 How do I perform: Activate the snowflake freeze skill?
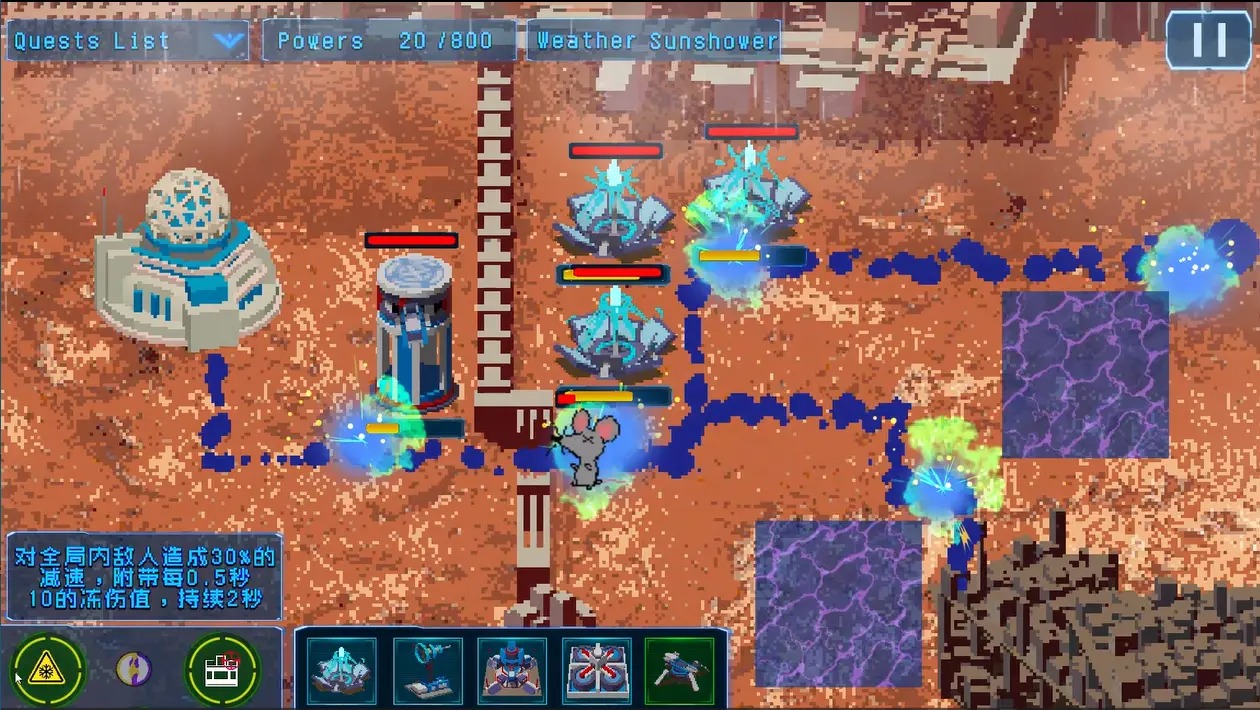47,668
